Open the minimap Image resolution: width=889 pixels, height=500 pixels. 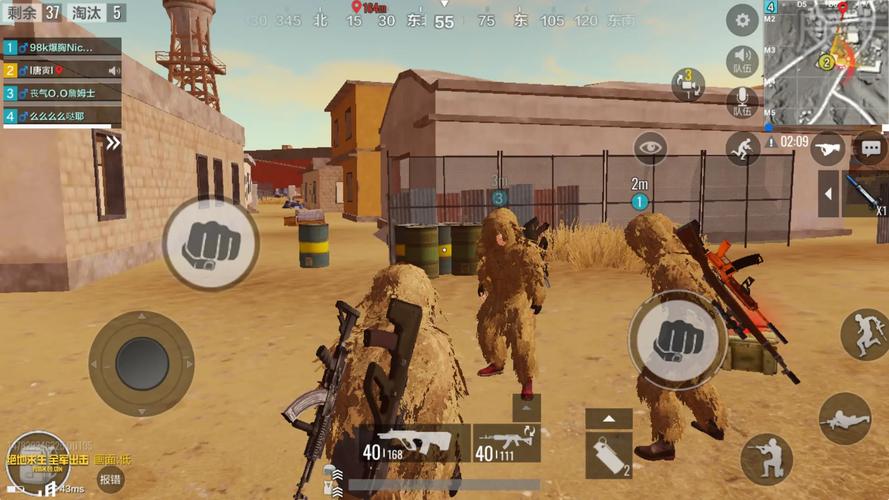[x=825, y=62]
